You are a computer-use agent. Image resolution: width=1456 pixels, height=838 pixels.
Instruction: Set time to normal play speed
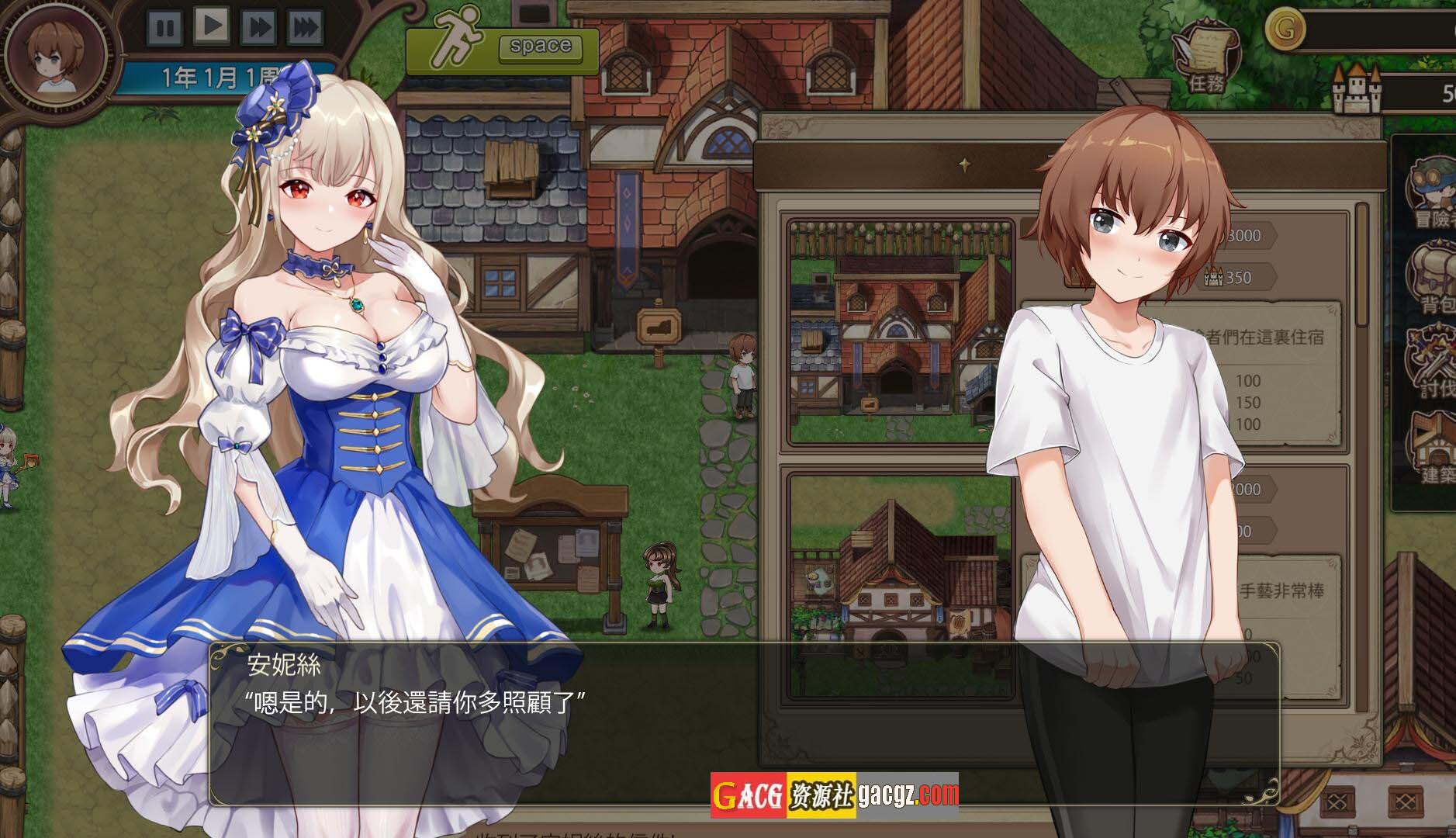click(212, 26)
